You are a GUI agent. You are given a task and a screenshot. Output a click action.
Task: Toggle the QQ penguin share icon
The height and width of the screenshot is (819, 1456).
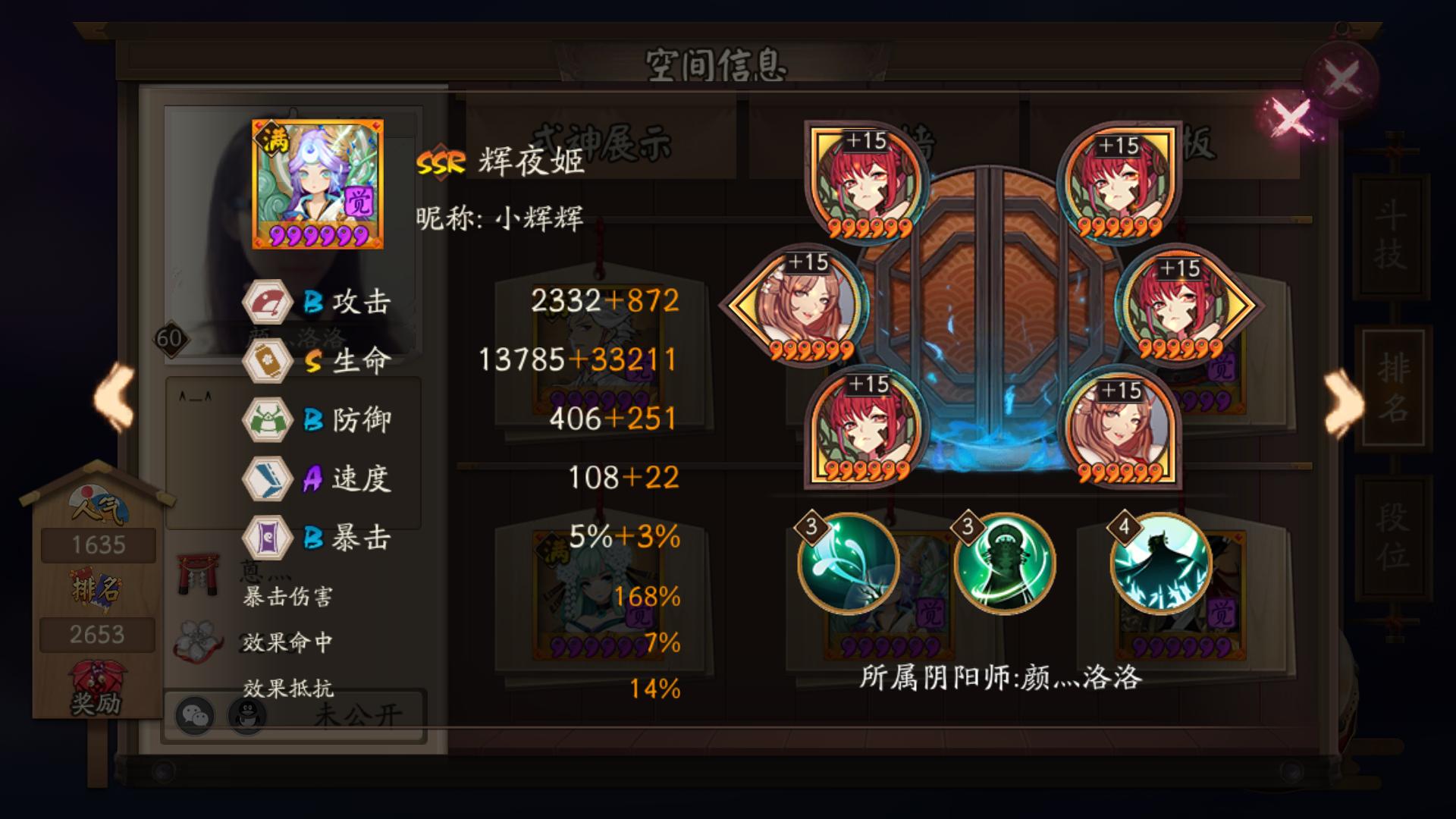click(248, 716)
